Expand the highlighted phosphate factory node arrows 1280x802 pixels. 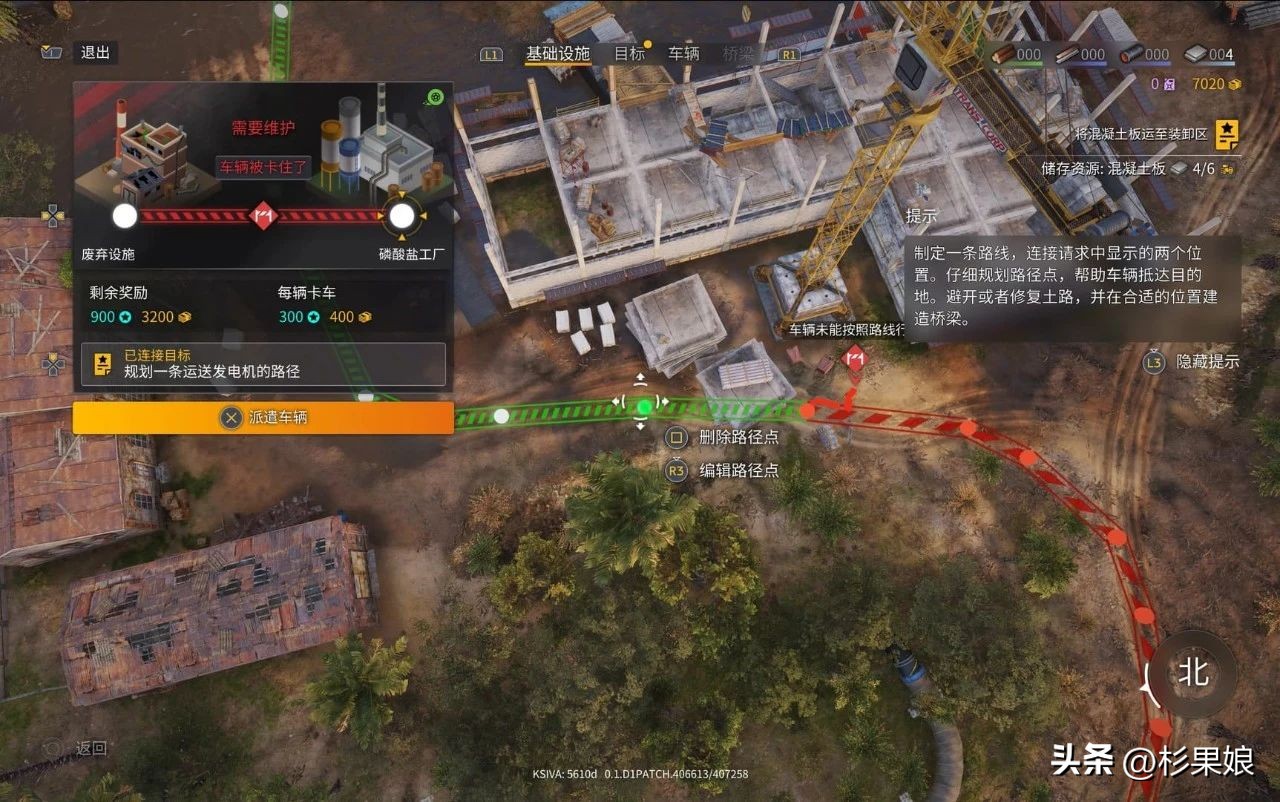[x=402, y=214]
